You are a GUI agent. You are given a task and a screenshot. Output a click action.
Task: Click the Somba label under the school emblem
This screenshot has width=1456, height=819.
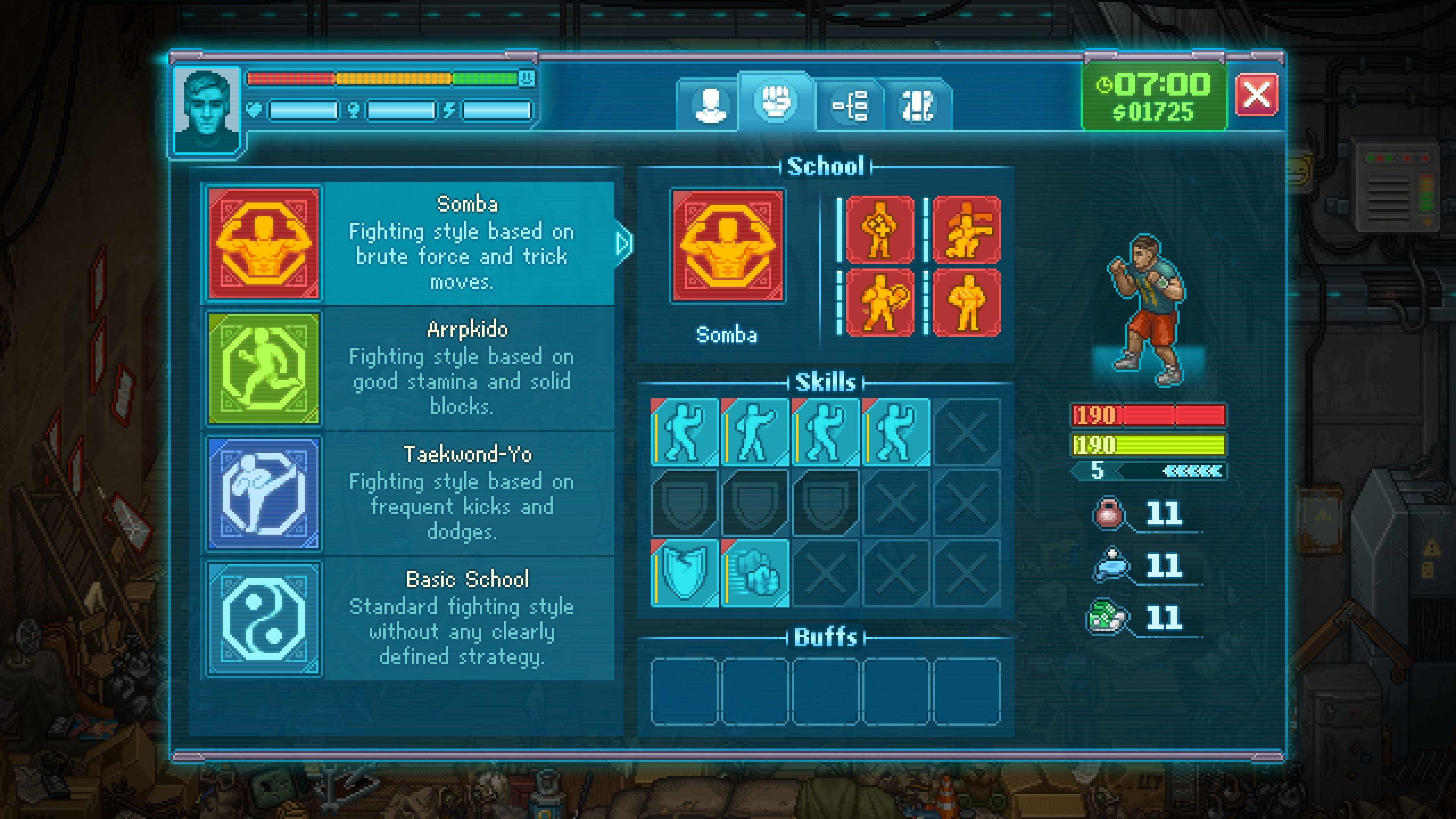click(x=727, y=334)
